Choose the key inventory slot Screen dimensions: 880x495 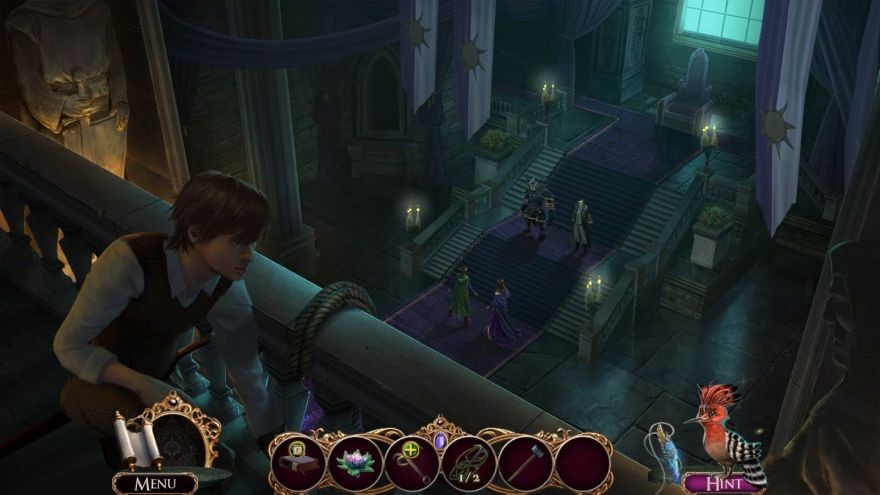(412, 462)
